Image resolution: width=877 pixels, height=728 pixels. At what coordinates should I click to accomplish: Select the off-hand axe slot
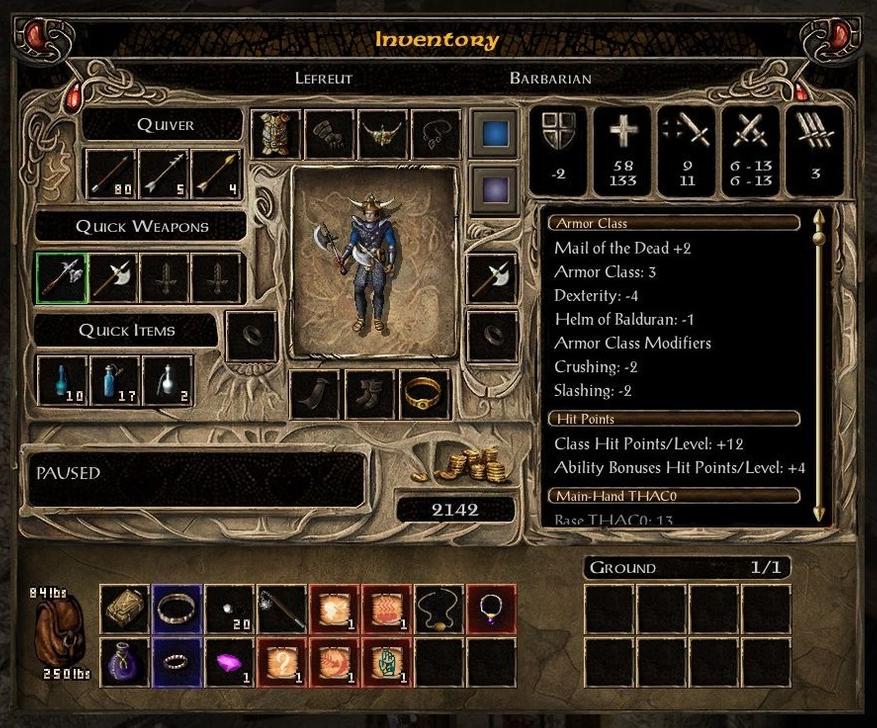492,278
